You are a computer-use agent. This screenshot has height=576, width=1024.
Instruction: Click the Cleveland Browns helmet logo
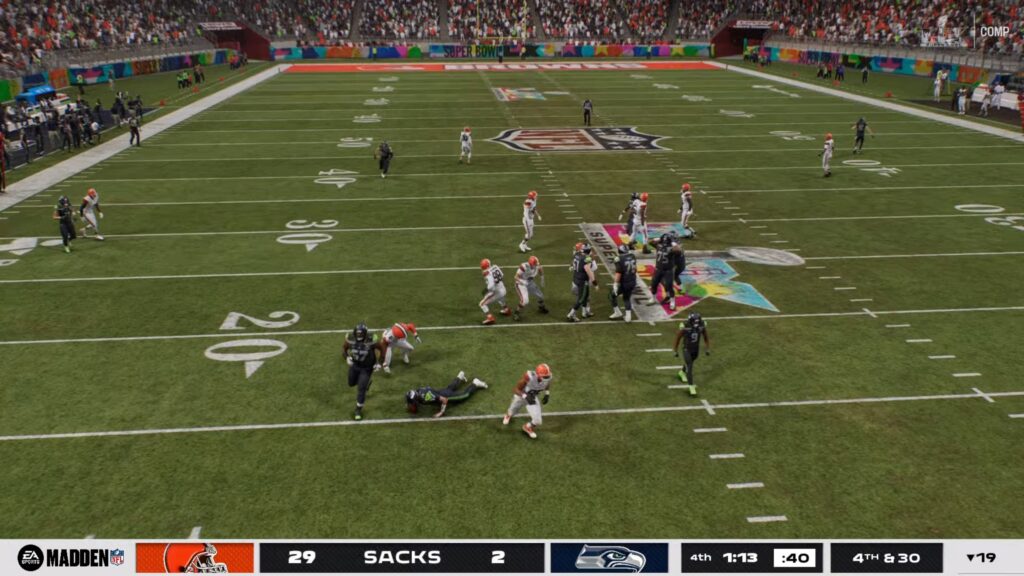[195, 558]
